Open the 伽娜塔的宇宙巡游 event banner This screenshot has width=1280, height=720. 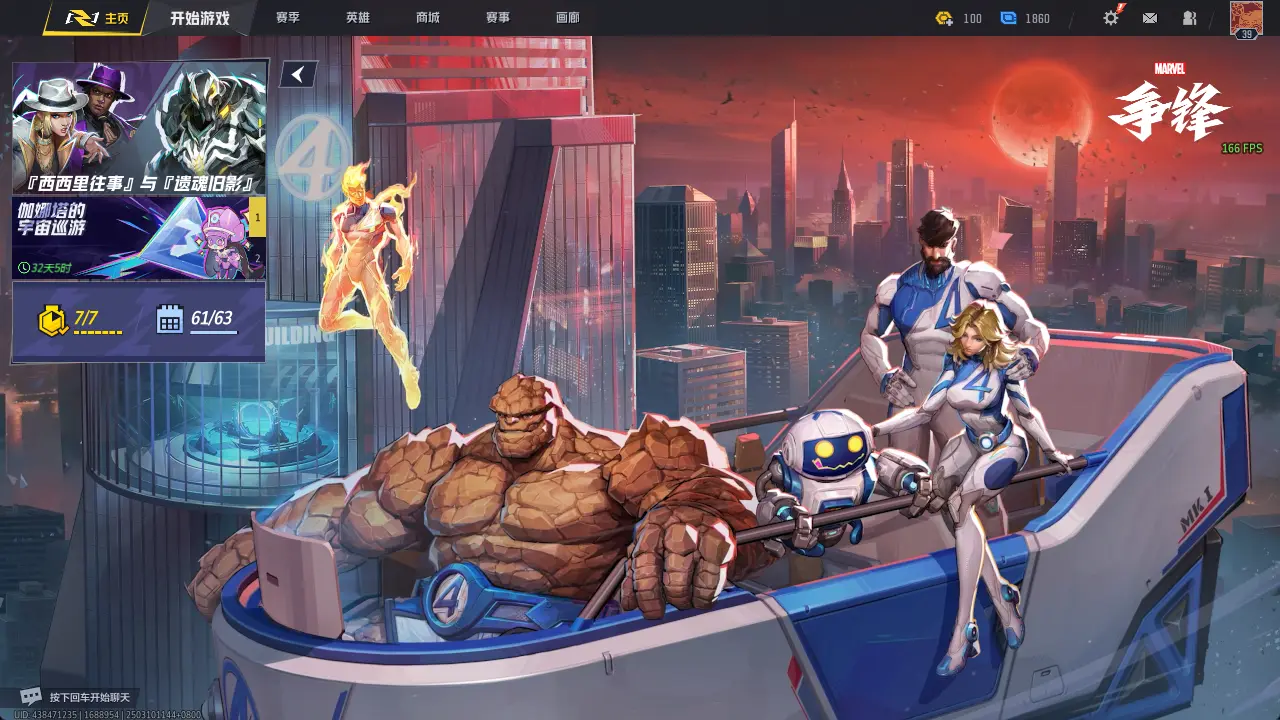pos(128,237)
